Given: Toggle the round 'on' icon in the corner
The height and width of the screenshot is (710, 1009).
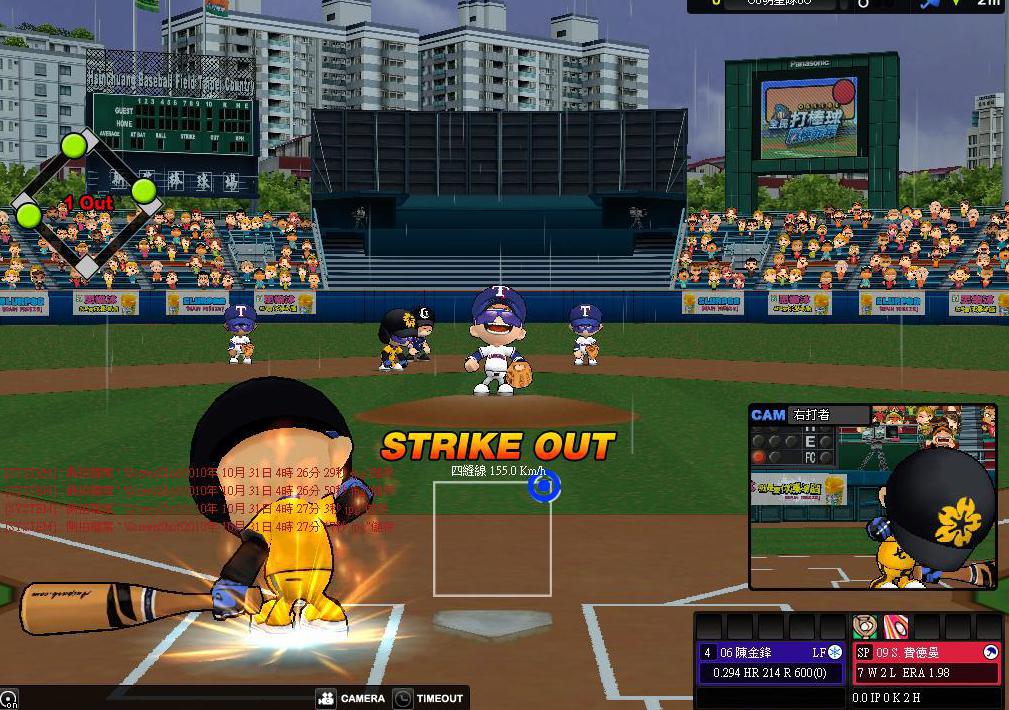Looking at the screenshot, I should click(8, 700).
